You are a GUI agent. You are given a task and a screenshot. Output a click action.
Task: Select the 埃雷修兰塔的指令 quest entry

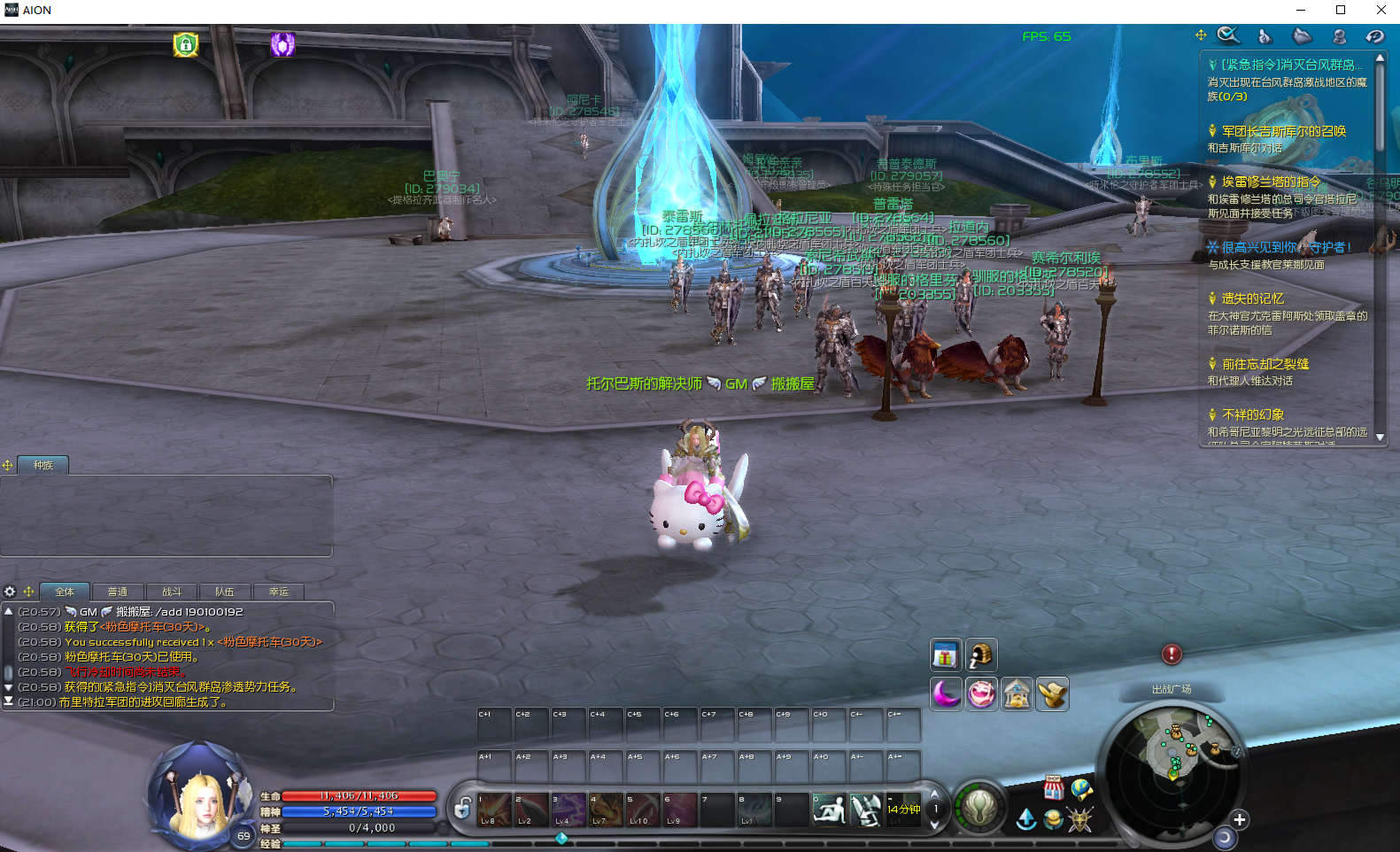point(1271,182)
